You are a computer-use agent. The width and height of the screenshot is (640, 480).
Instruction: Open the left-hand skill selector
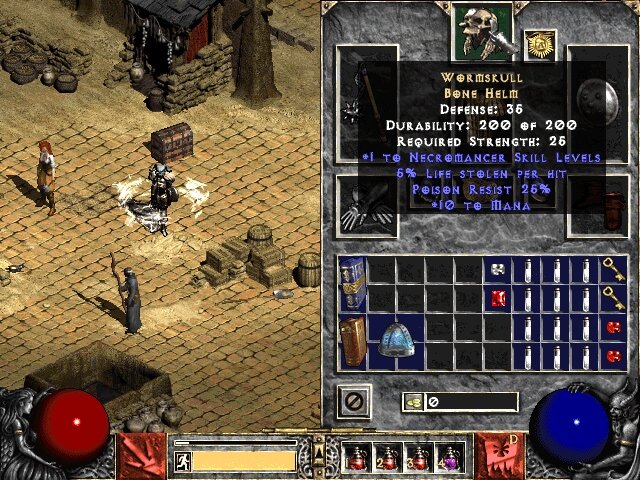[141, 455]
